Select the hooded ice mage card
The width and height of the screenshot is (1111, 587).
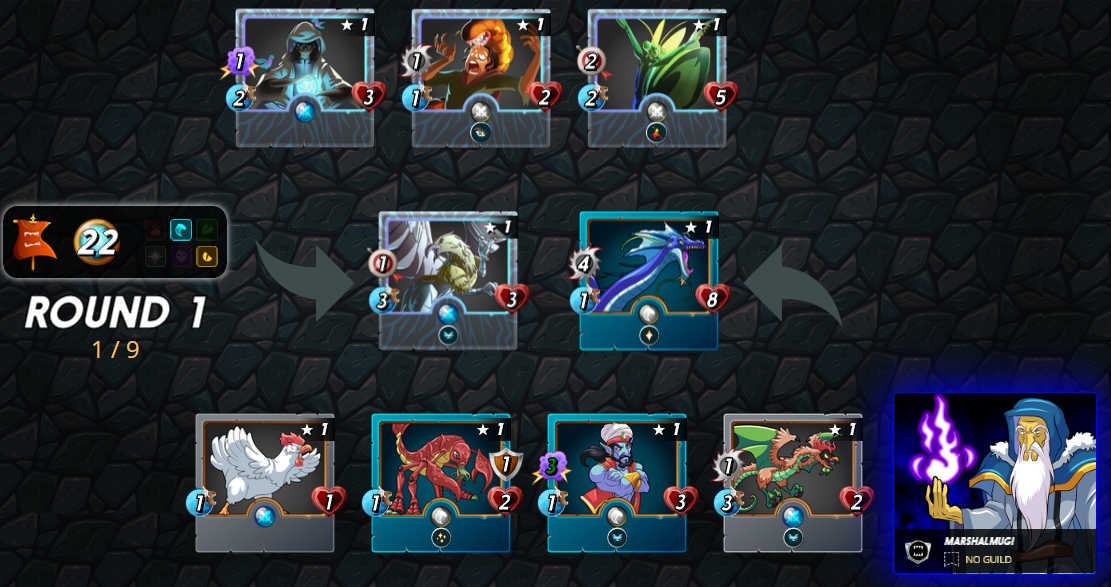(x=305, y=70)
